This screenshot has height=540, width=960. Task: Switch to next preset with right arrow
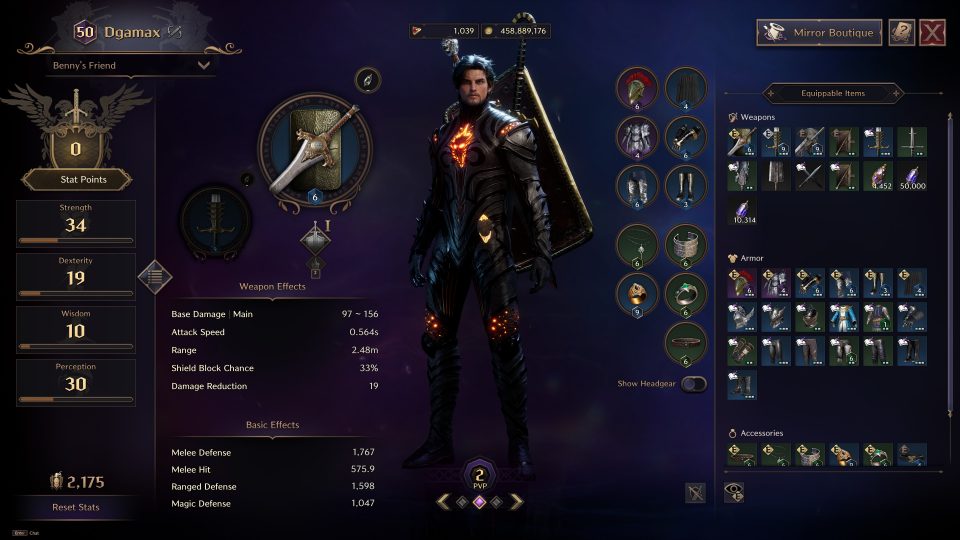pyautogui.click(x=516, y=502)
